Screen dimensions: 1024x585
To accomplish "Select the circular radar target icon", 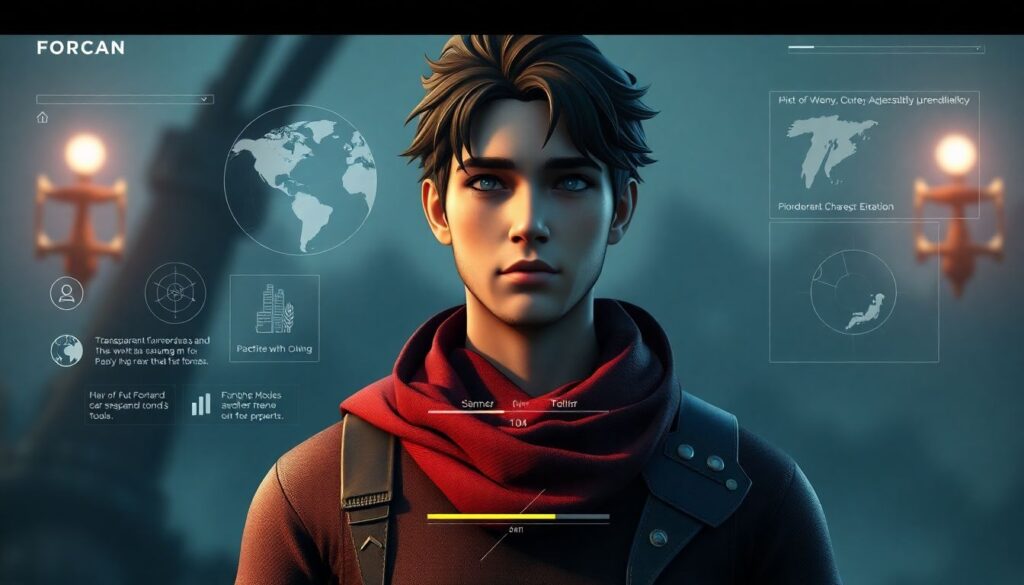I will (x=175, y=292).
